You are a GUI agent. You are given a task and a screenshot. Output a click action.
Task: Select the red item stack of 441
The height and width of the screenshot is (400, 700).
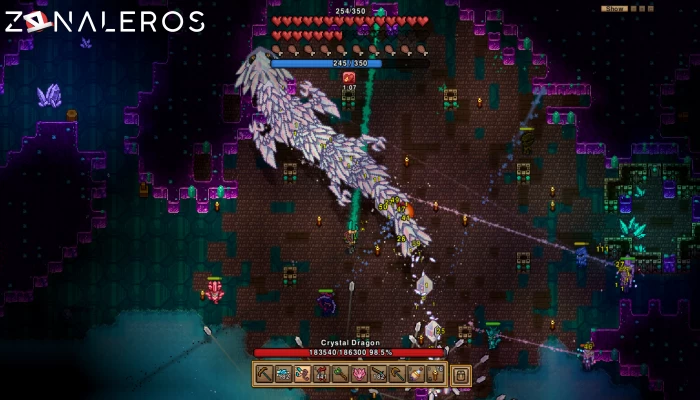click(x=321, y=374)
